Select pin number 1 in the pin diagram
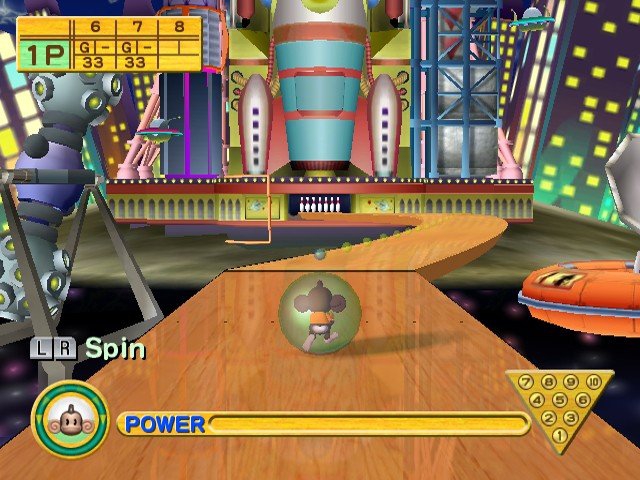The height and width of the screenshot is (480, 640). pyautogui.click(x=559, y=435)
